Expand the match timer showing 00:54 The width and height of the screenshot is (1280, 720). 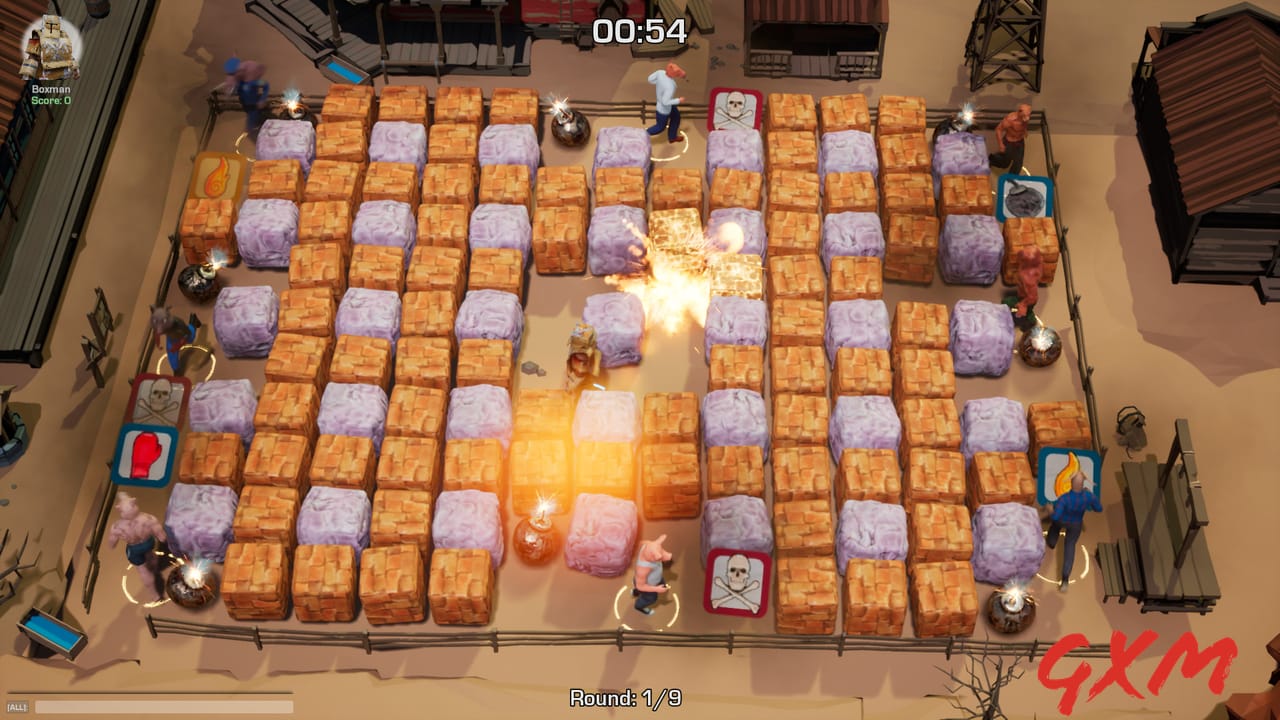(639, 31)
